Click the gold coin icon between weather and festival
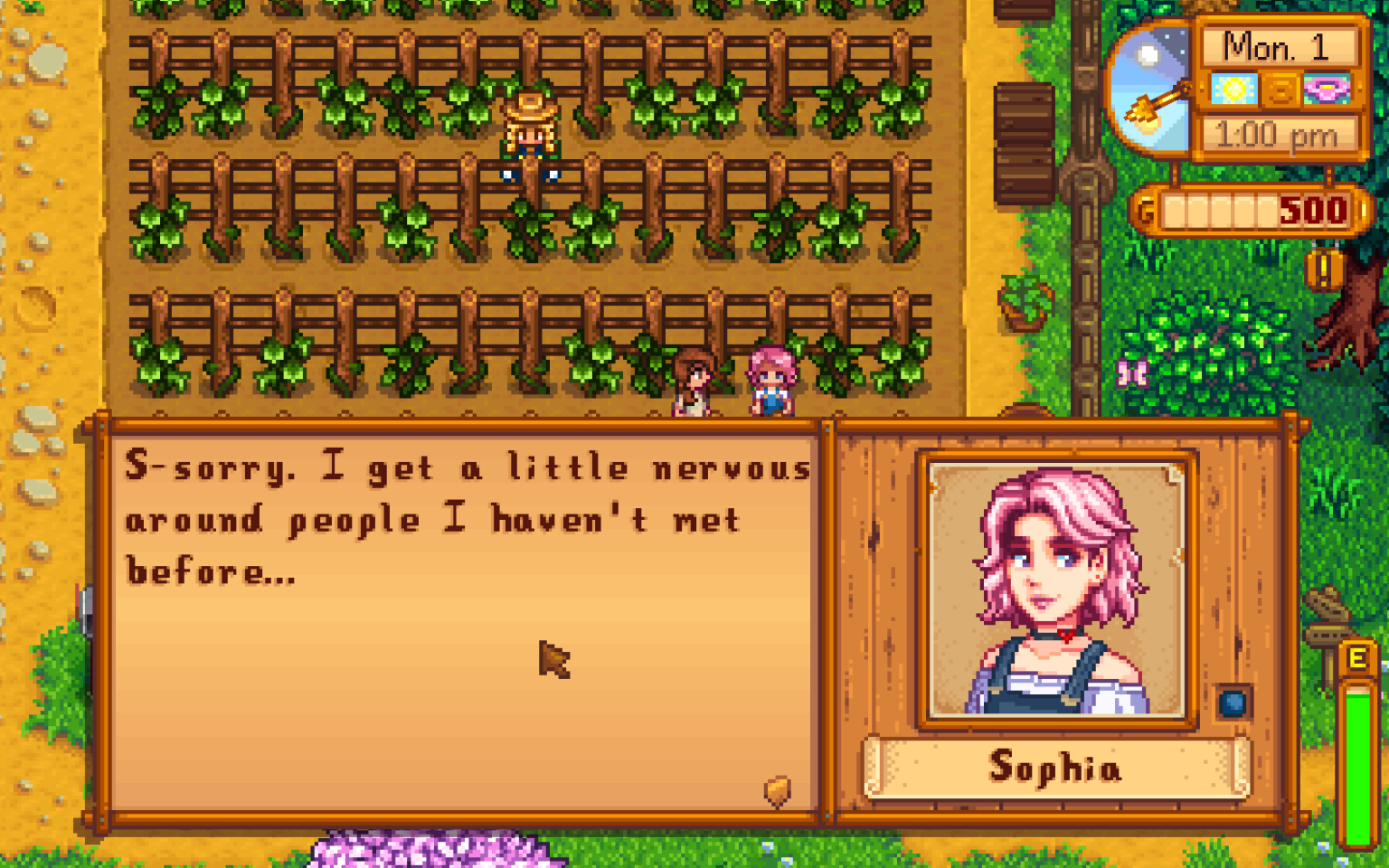Screen dimensions: 1389x868 (x=1280, y=90)
